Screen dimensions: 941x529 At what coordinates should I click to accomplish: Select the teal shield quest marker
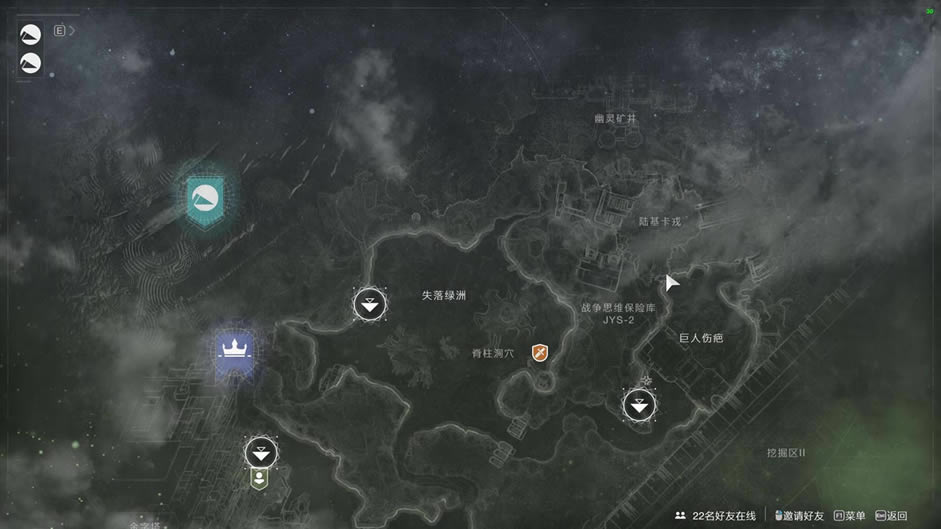pyautogui.click(x=205, y=198)
